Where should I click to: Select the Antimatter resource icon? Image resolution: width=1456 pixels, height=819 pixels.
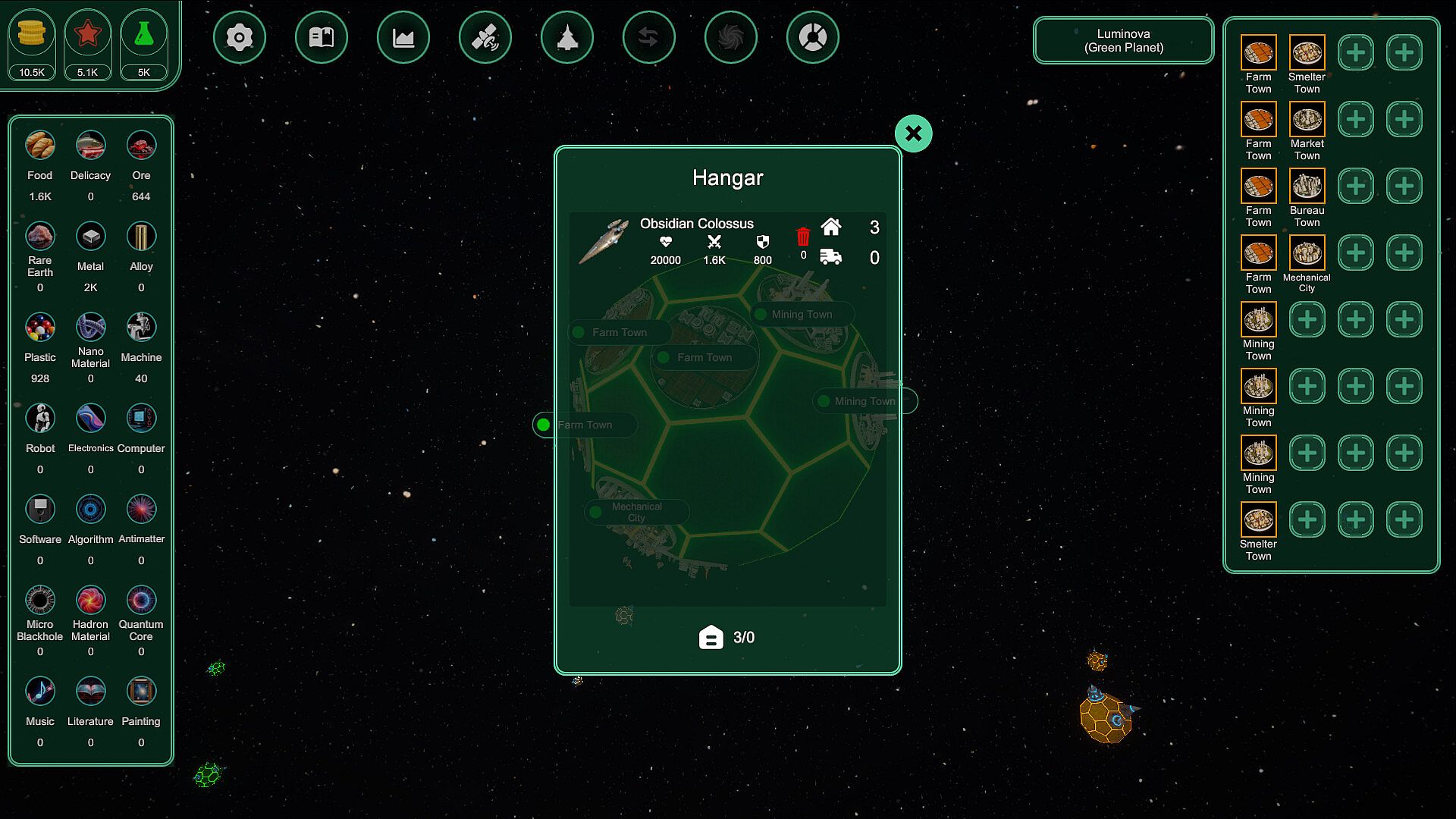(141, 510)
